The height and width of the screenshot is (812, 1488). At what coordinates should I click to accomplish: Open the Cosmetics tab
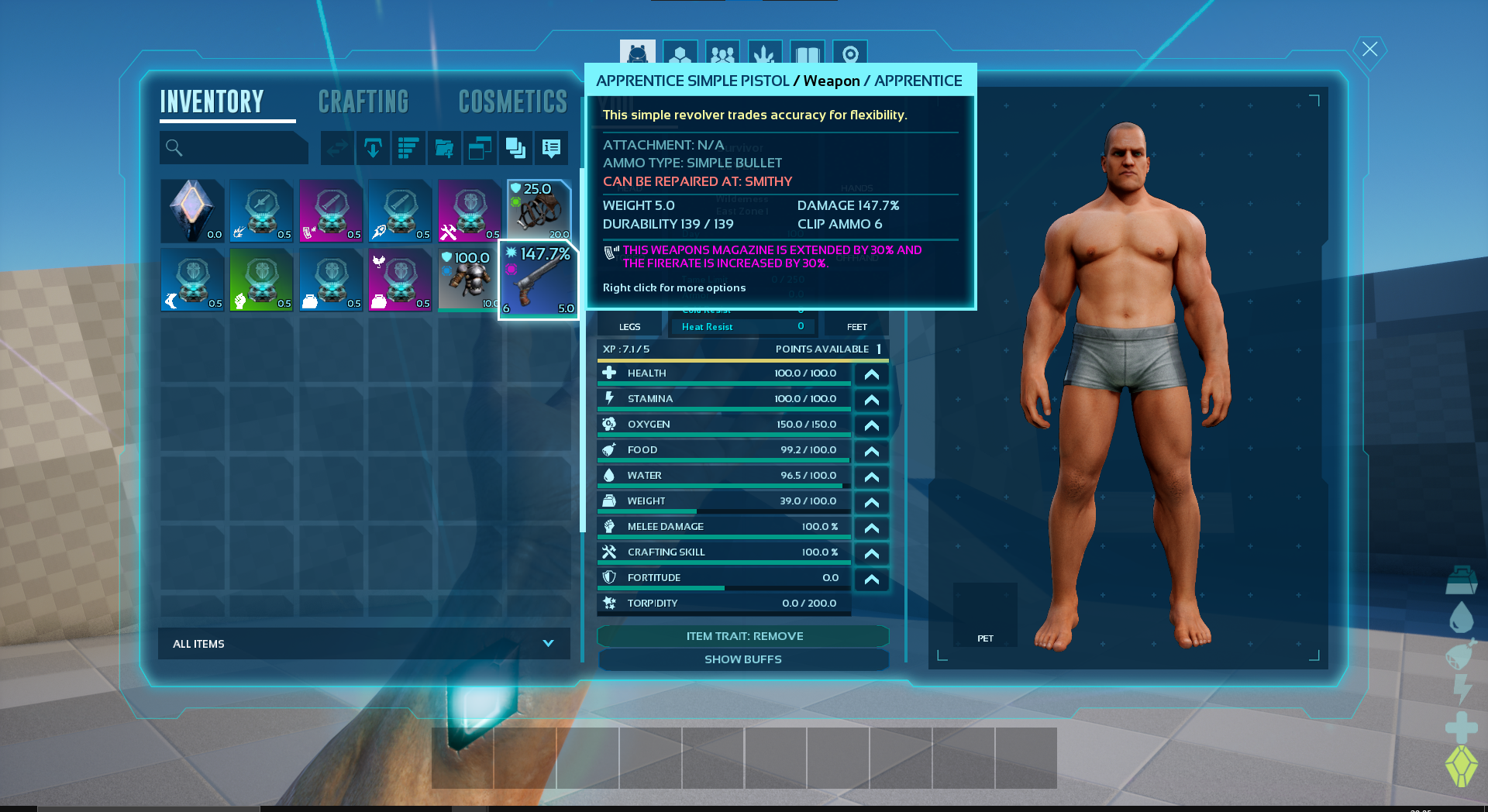512,101
